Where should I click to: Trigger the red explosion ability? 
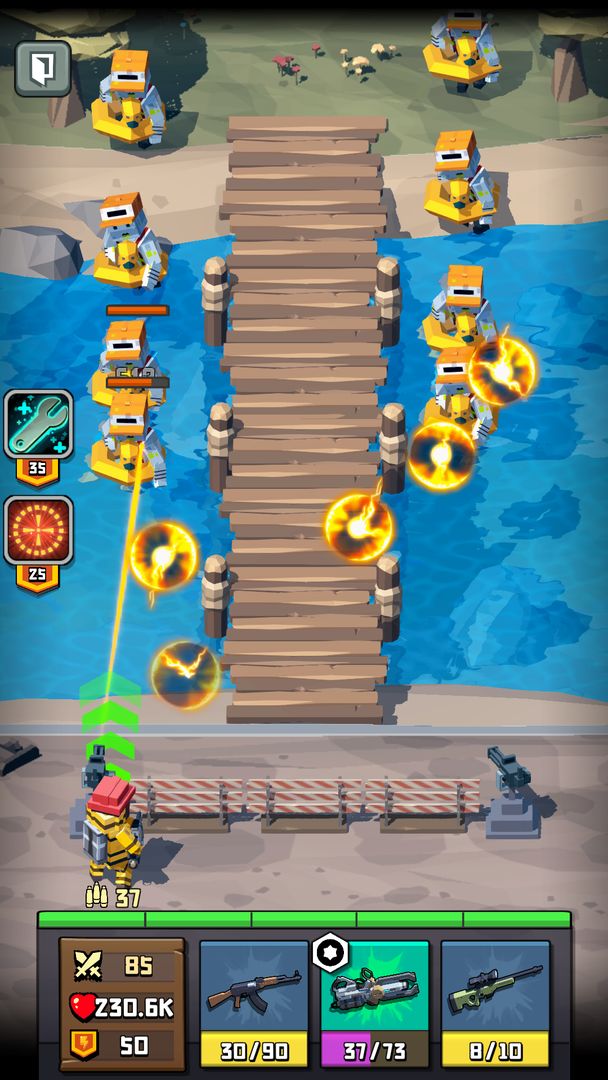pos(38,530)
